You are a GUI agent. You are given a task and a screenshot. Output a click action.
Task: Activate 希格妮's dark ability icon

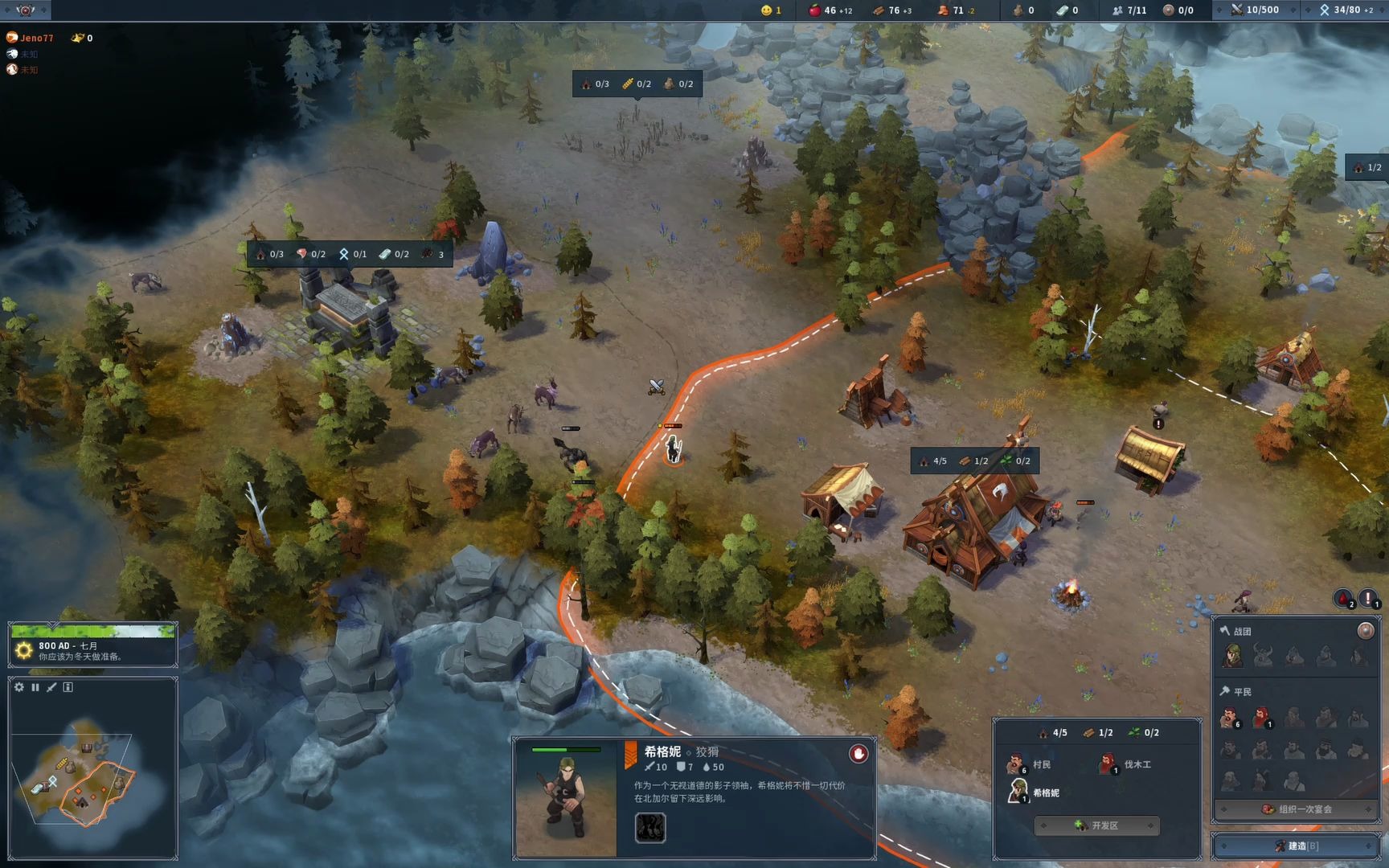click(x=650, y=827)
